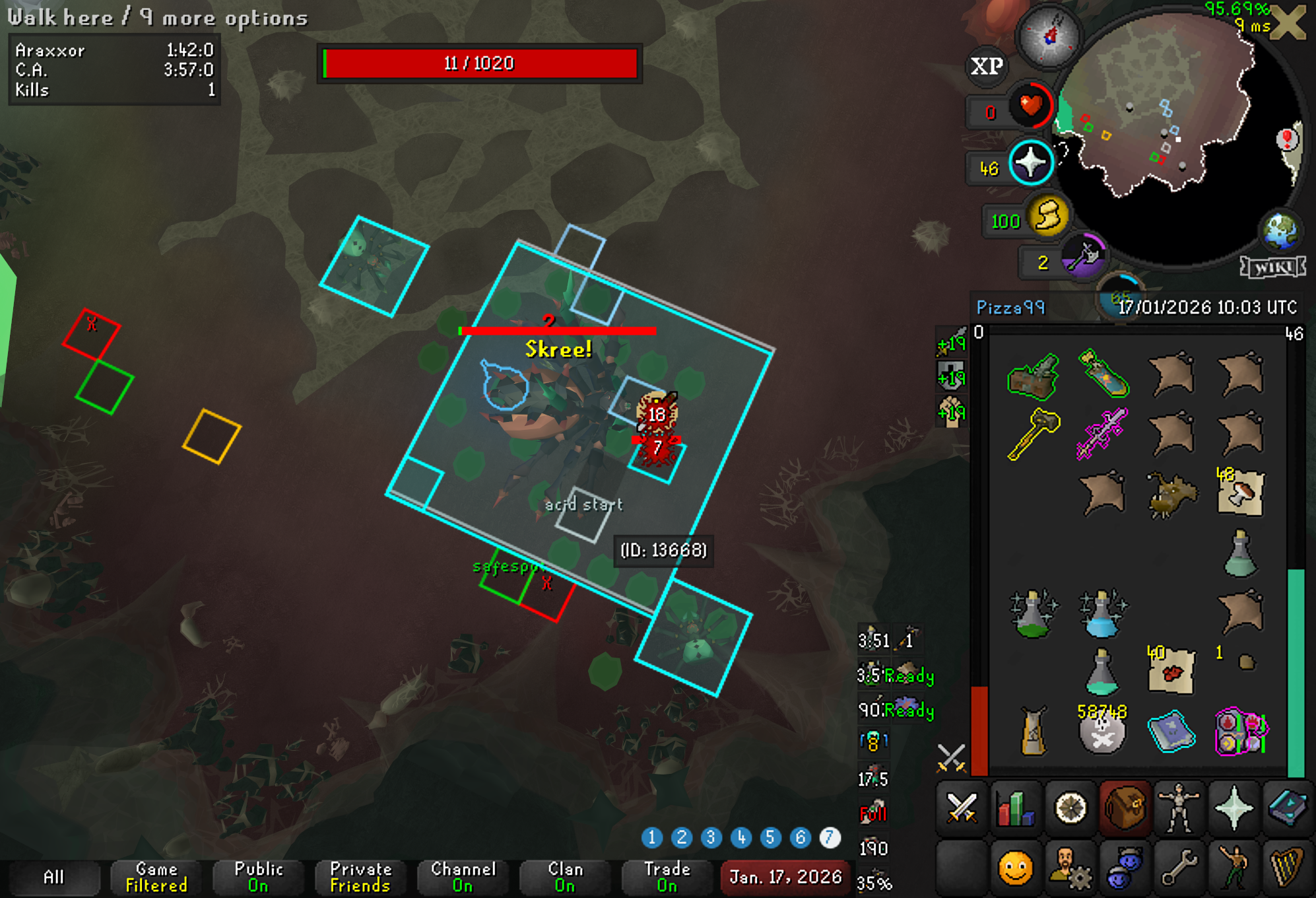
Task: Toggle run using the run energy orb
Action: tap(1047, 217)
